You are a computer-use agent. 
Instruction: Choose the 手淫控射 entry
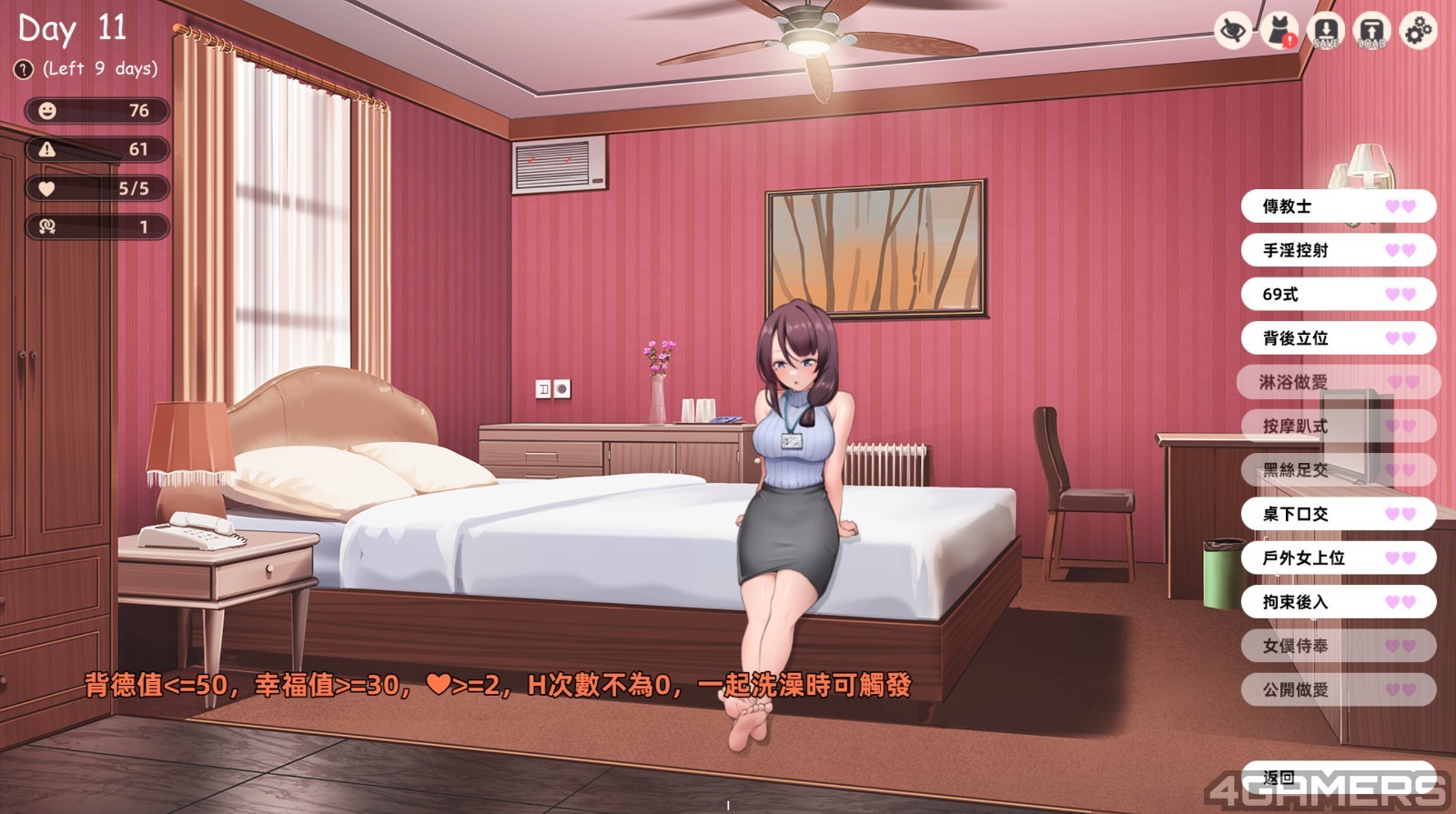pos(1338,250)
